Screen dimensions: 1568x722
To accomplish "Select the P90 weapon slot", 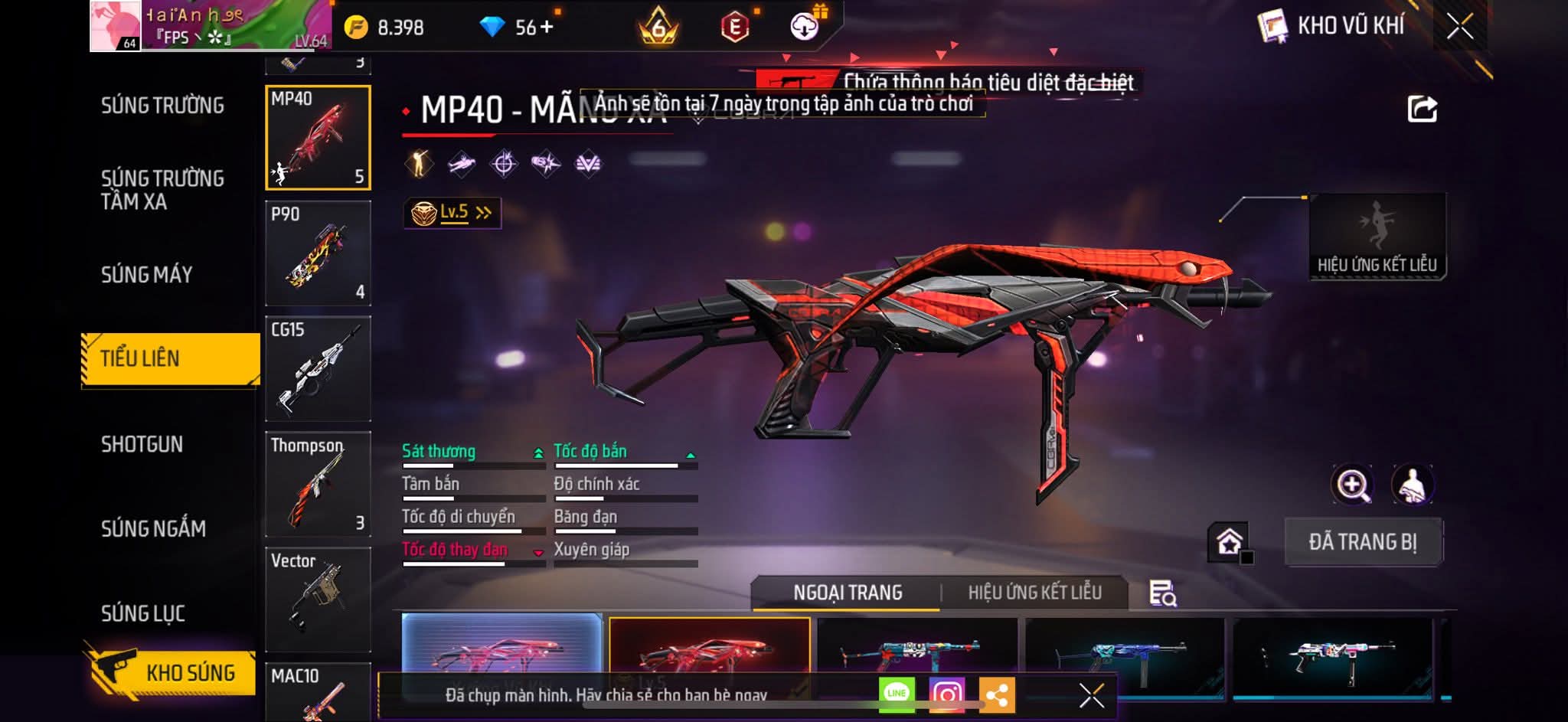I will tap(318, 253).
